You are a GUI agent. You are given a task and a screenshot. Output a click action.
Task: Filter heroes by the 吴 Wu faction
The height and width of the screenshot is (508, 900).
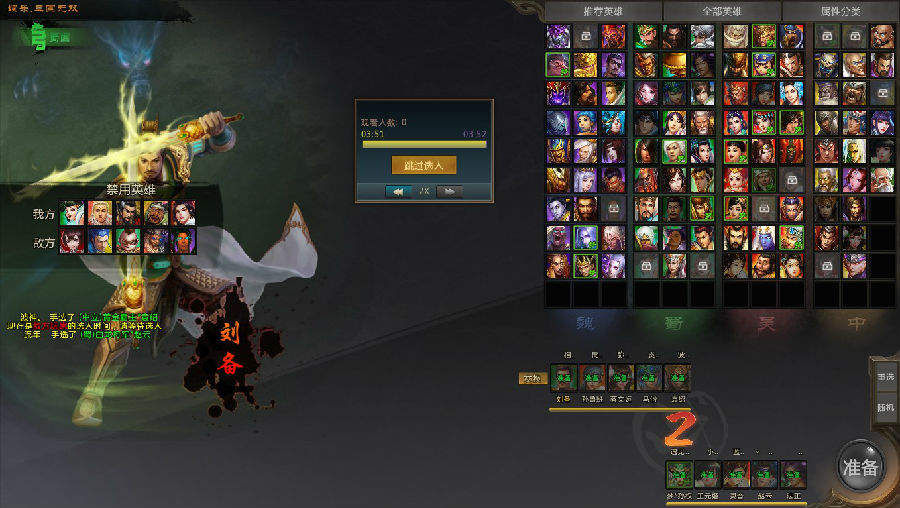pyautogui.click(x=766, y=325)
